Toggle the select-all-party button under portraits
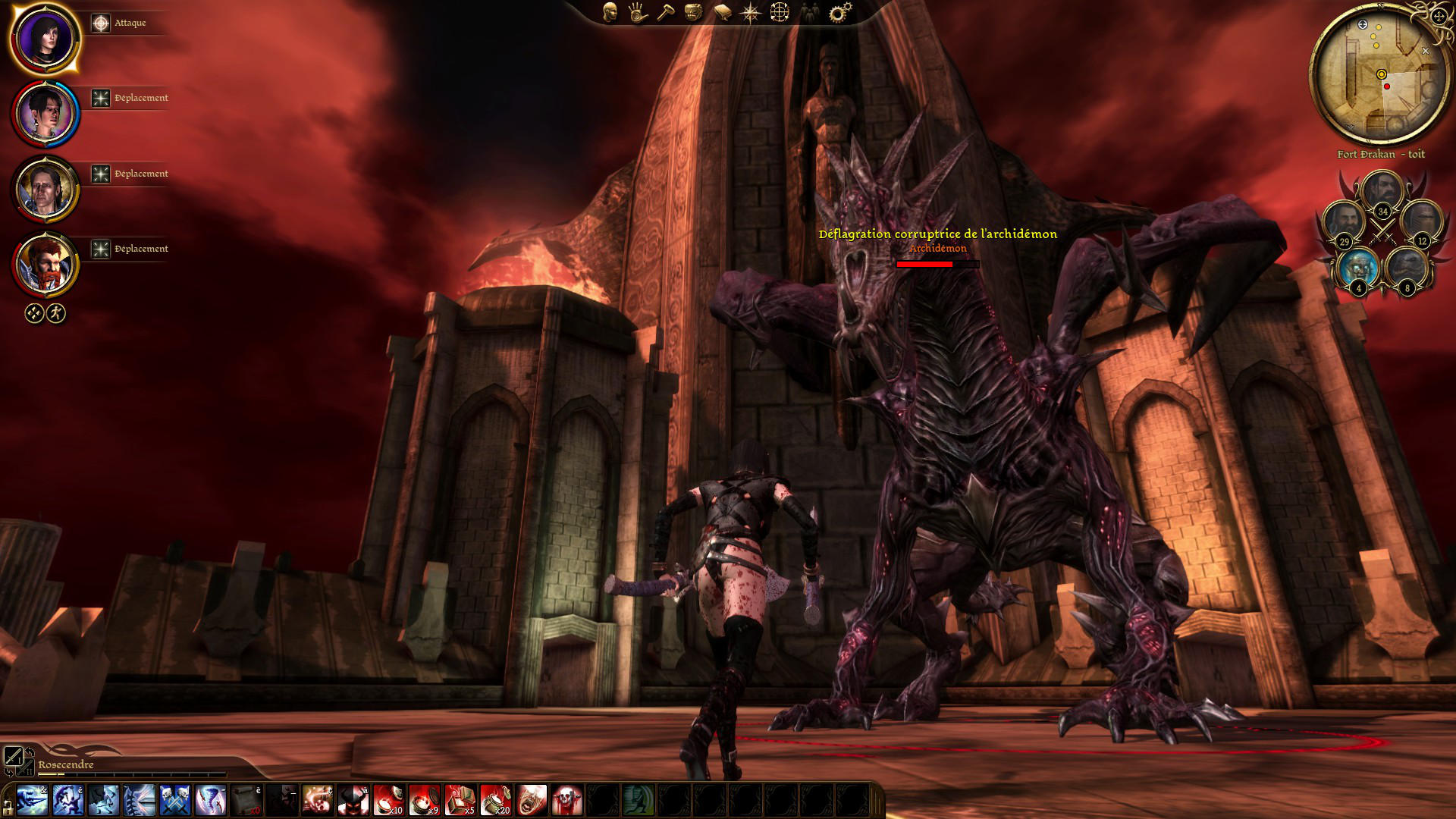This screenshot has height=819, width=1456. click(34, 313)
